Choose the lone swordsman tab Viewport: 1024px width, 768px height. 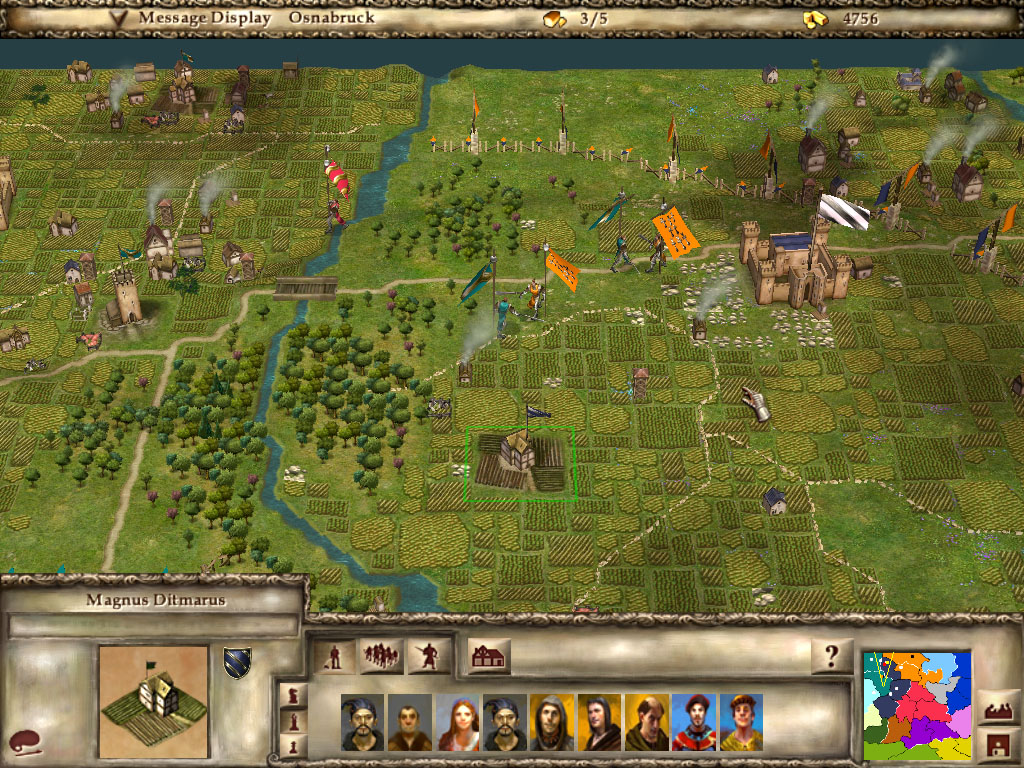tap(428, 657)
